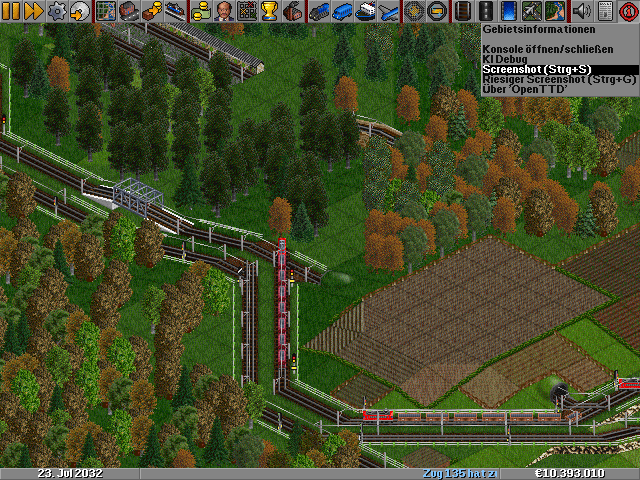The width and height of the screenshot is (640, 480).
Task: Open the newspaper messages icon
Action: 603,11
